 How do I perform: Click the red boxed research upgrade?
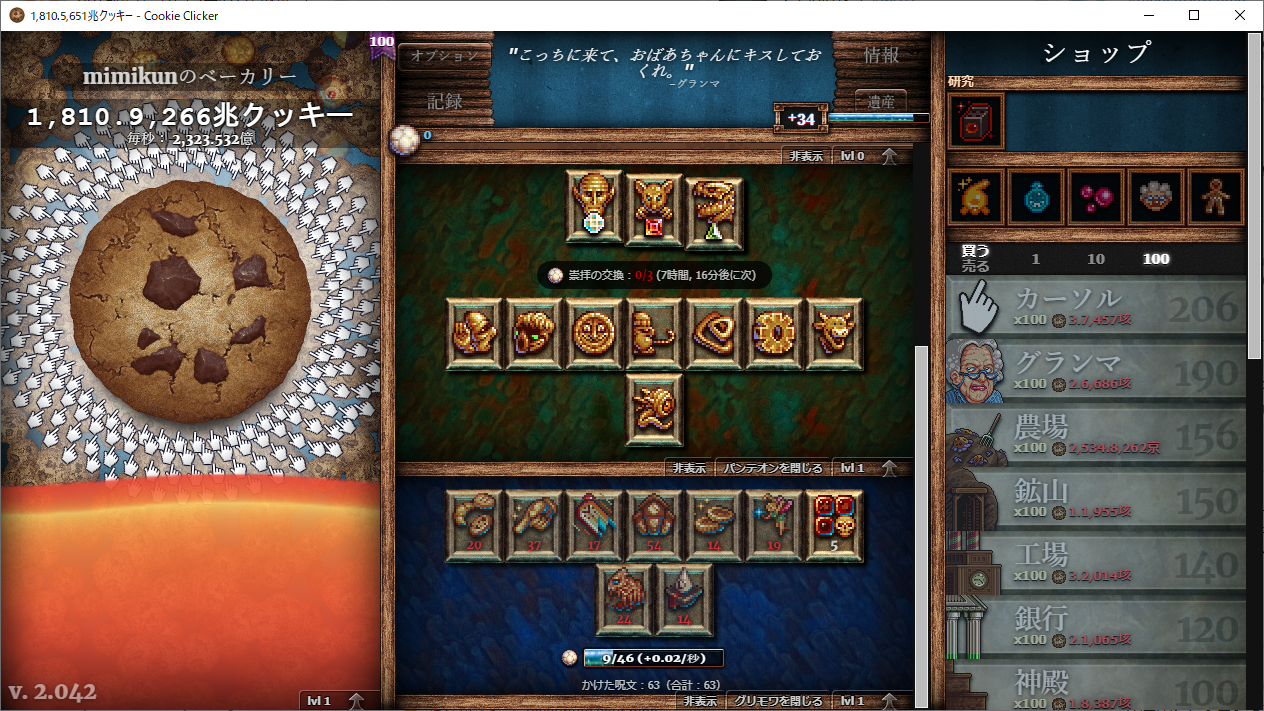[976, 122]
